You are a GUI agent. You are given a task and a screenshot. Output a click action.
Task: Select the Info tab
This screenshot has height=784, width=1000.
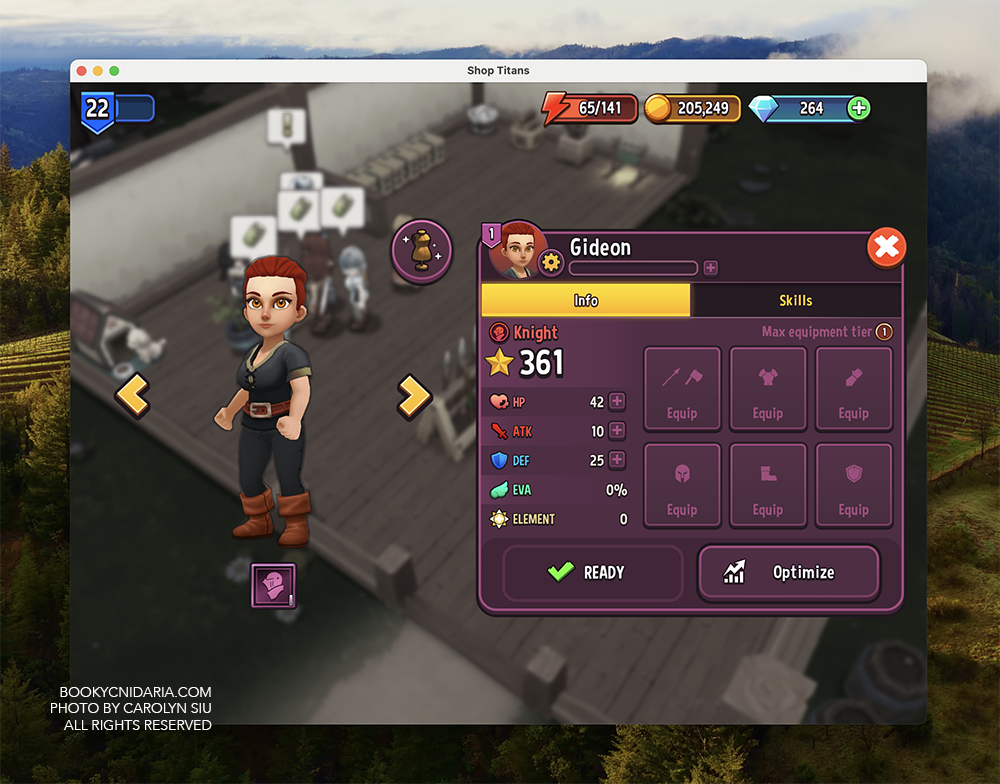(x=586, y=300)
